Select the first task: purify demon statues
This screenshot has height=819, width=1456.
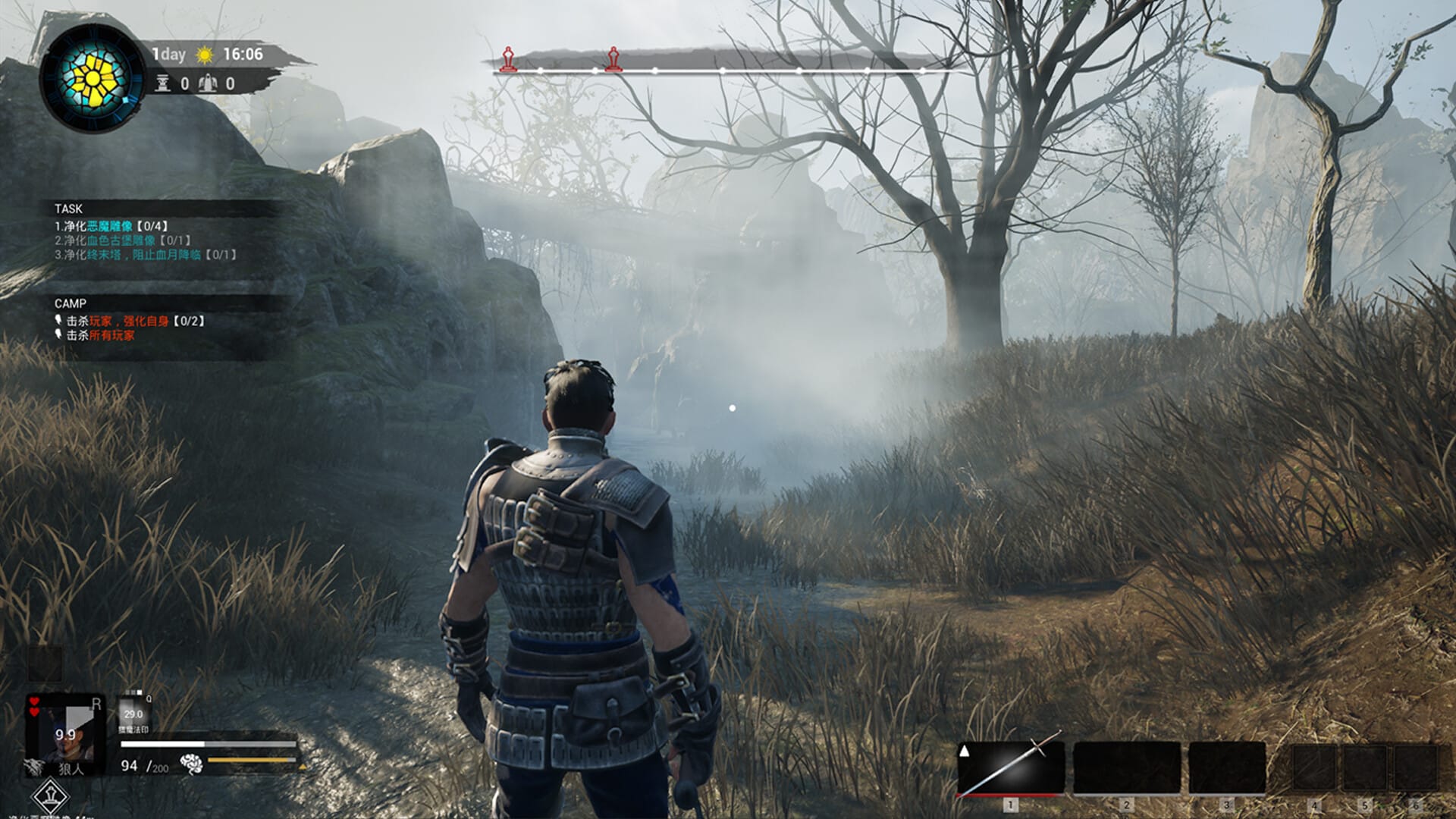[x=111, y=226]
